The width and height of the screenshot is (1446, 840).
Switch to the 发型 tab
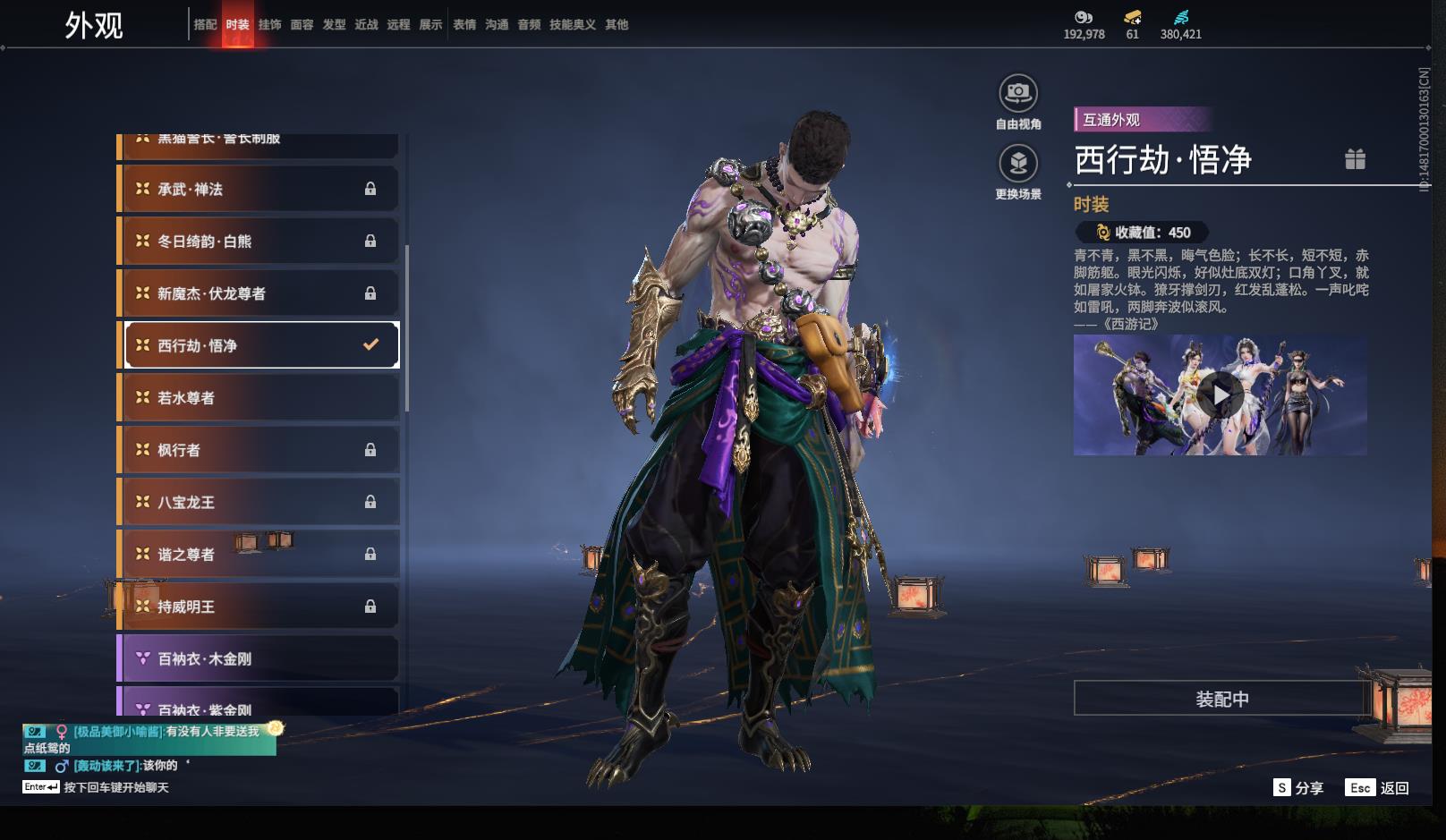[x=334, y=25]
